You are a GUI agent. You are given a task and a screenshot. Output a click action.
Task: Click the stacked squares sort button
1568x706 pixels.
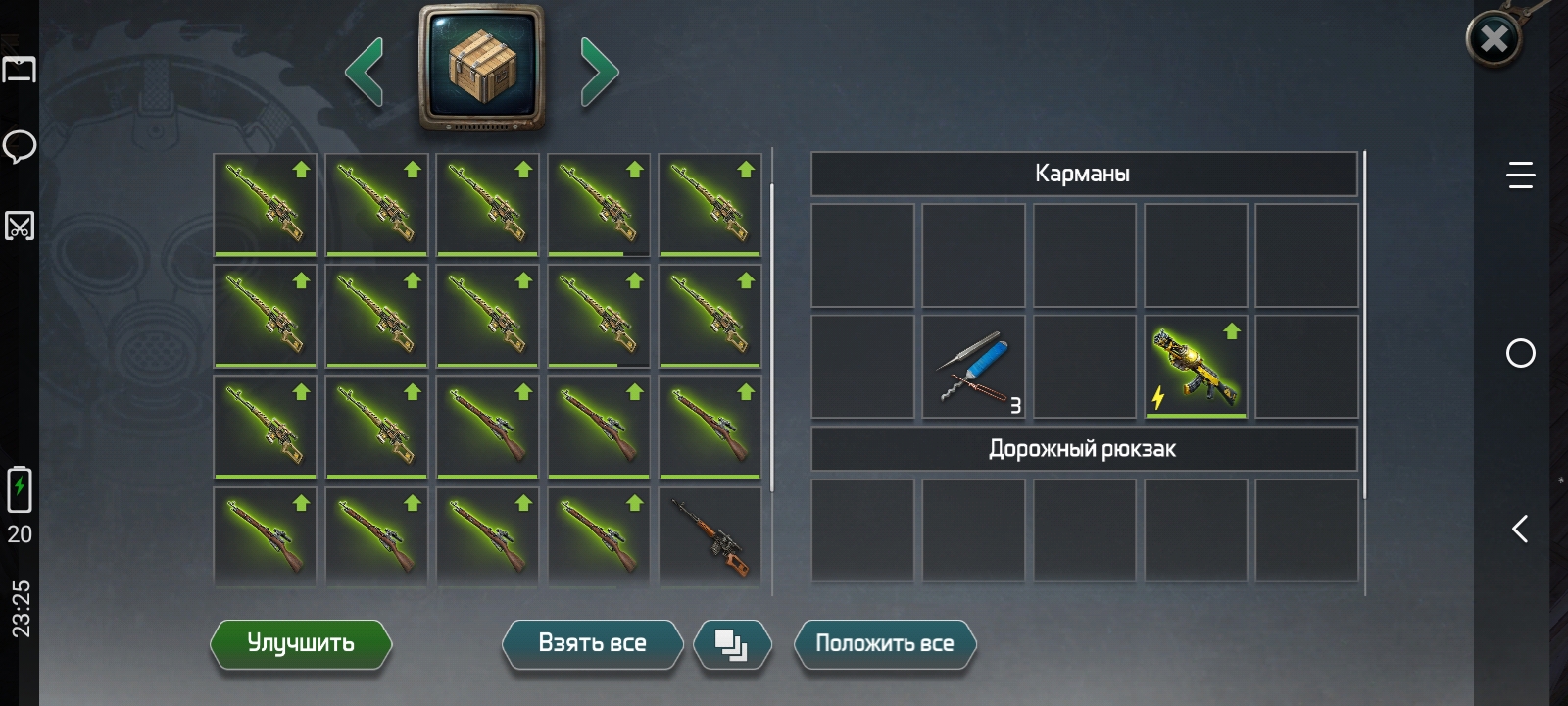pyautogui.click(x=732, y=644)
